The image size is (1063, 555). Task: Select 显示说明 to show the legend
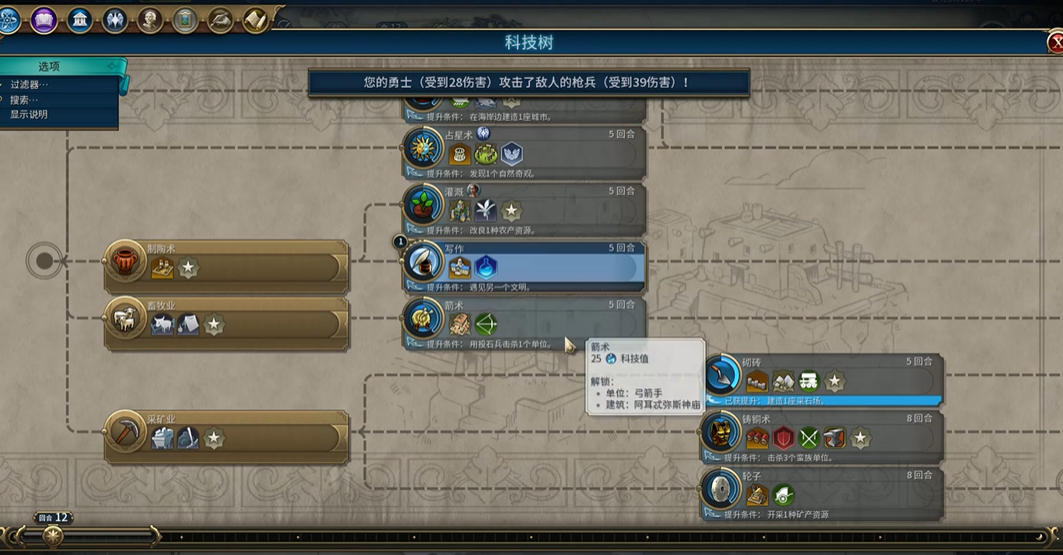(29, 114)
